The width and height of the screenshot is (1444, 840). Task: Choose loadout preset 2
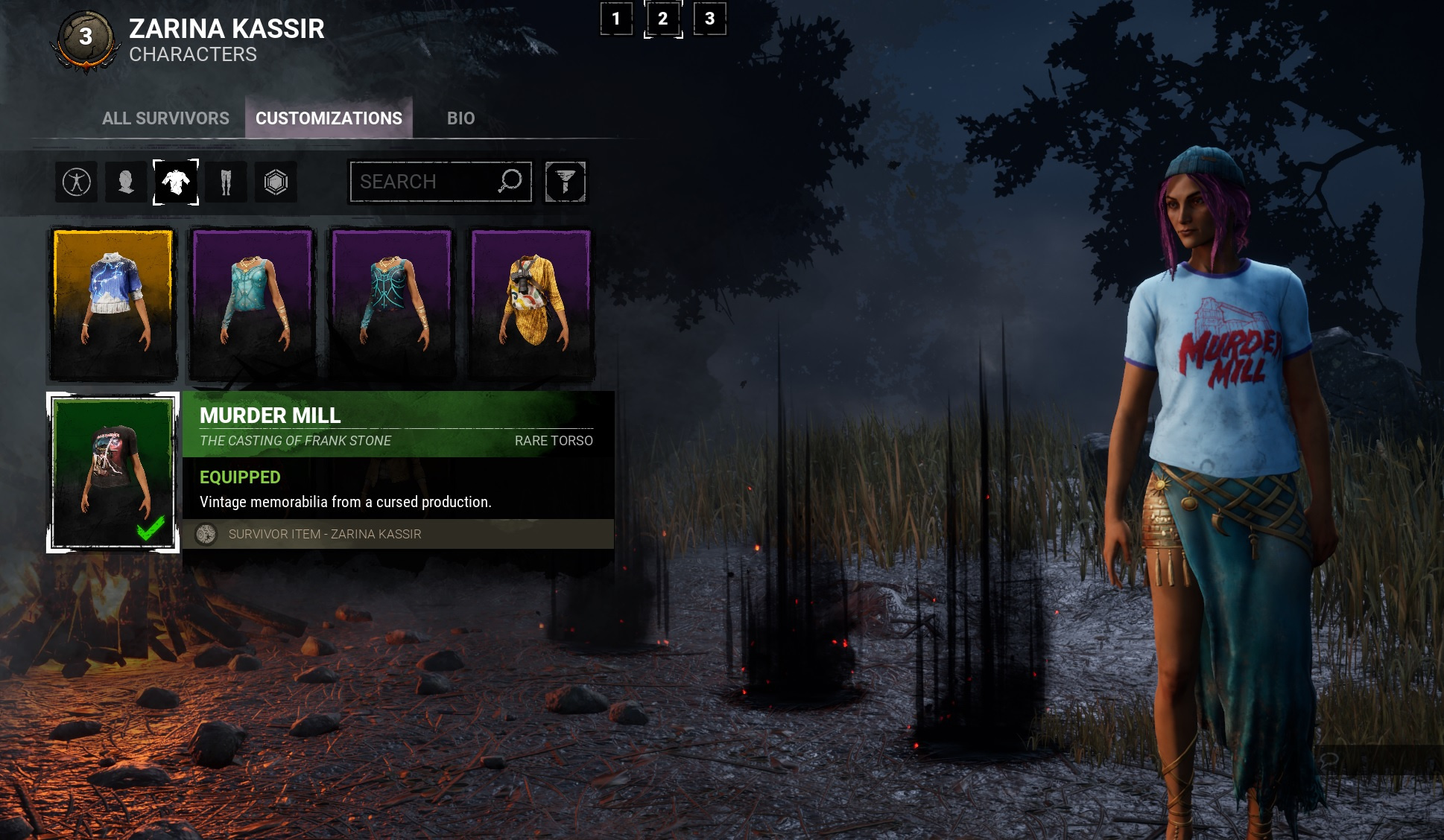pyautogui.click(x=662, y=19)
